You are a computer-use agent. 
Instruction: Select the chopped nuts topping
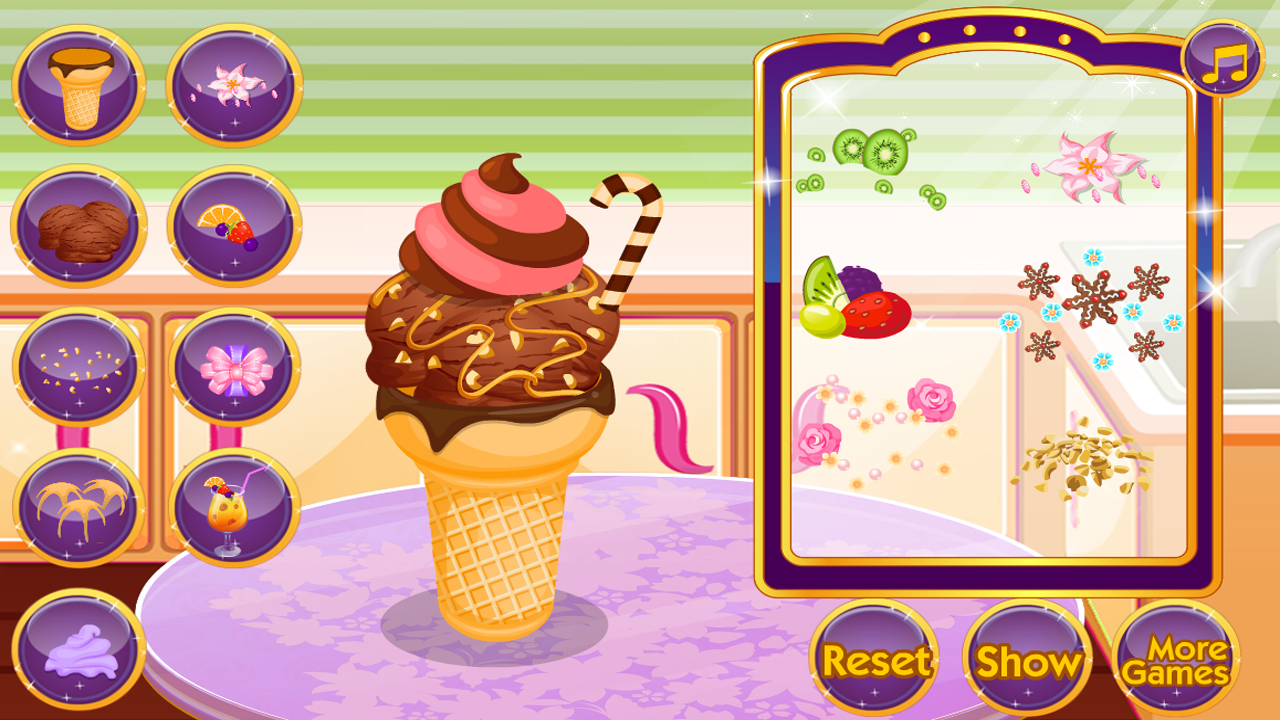(x=1090, y=460)
